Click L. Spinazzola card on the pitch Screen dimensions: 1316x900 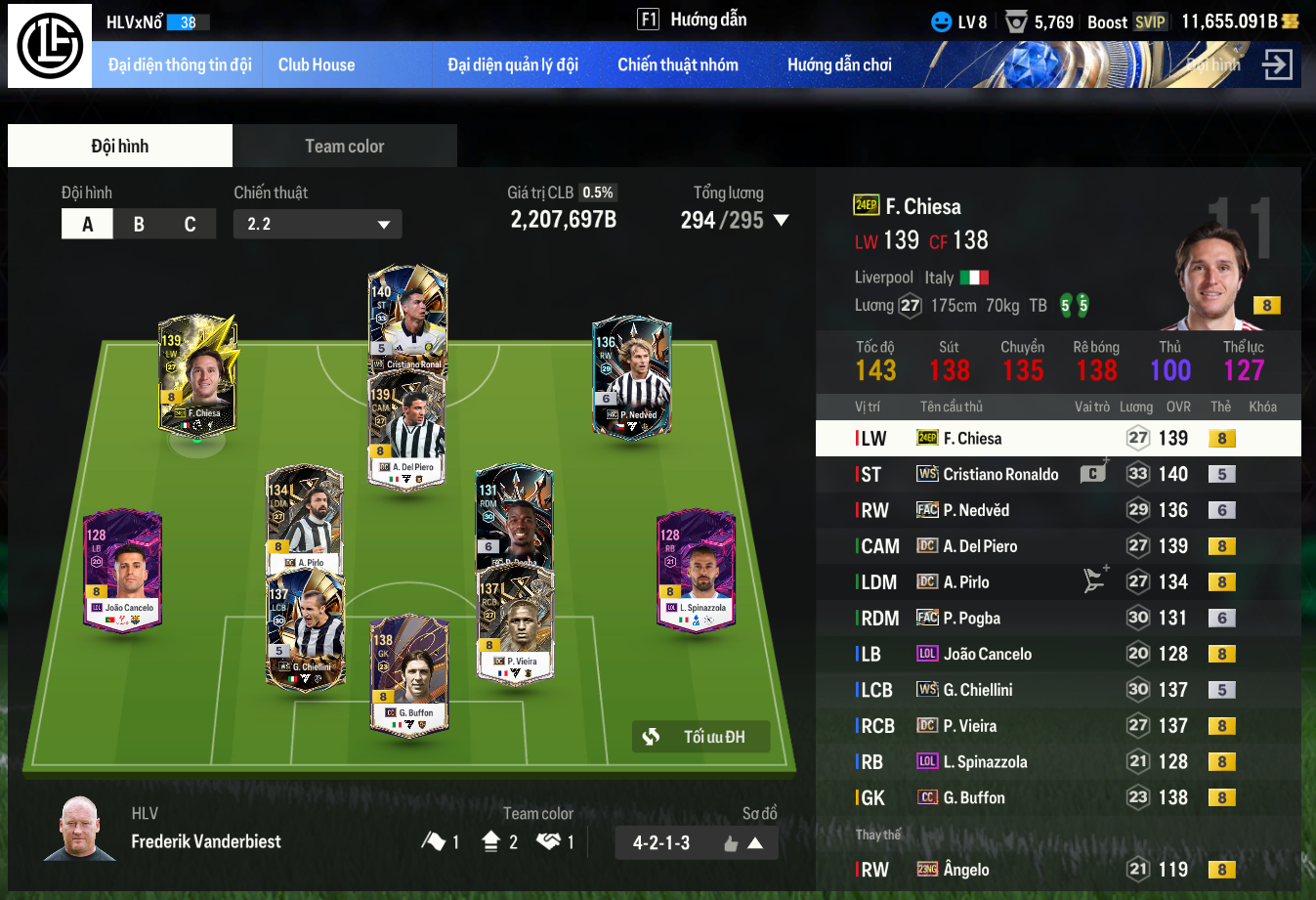click(696, 570)
